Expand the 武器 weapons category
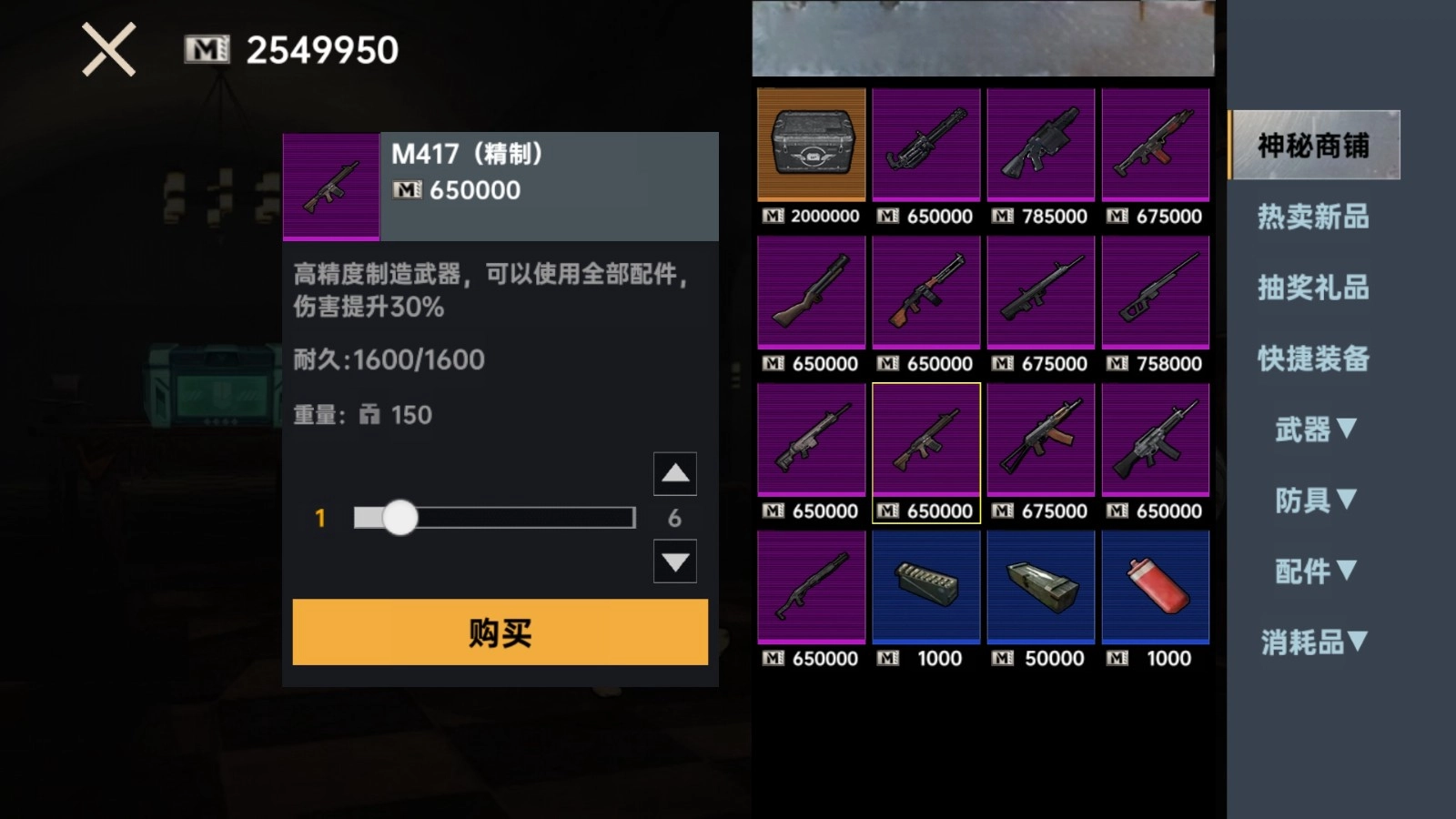Screen dimensions: 1456x819 1313,430
